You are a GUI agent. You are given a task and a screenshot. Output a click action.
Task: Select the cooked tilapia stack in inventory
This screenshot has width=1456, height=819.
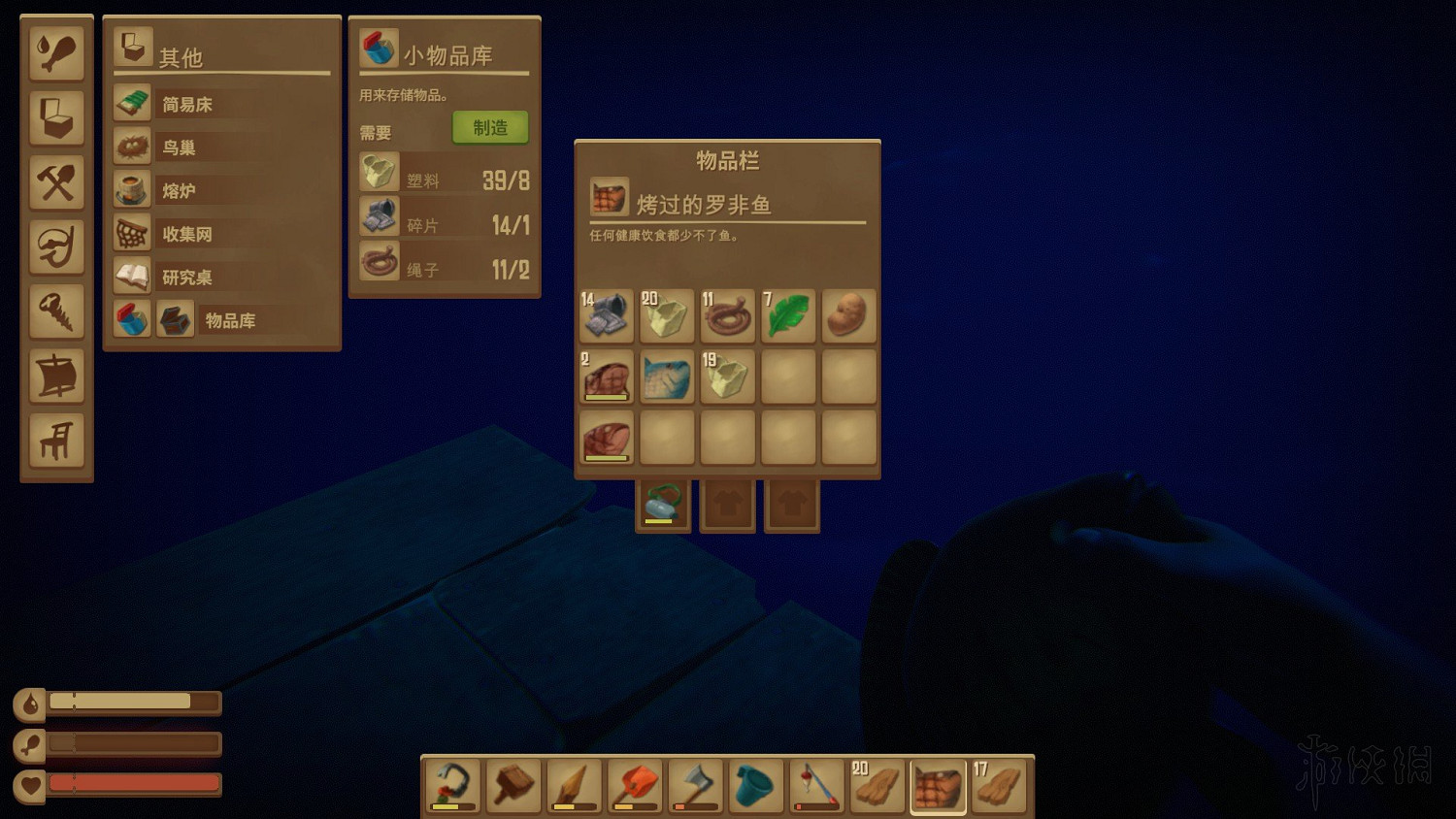tap(606, 377)
